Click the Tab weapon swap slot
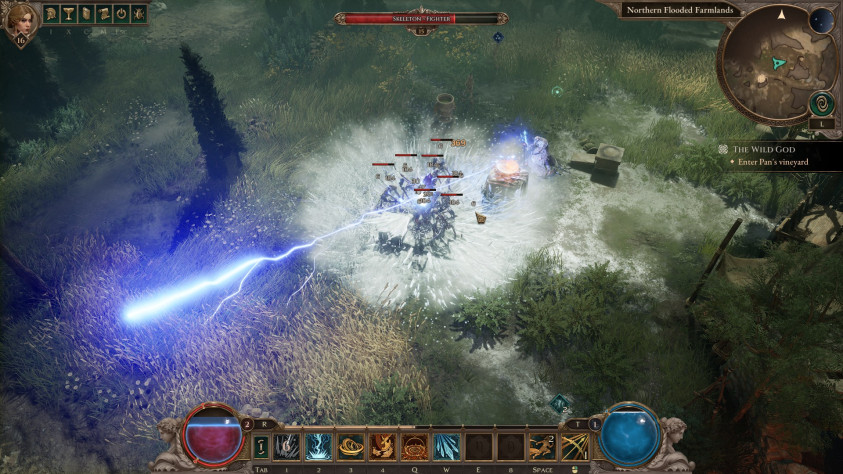 [x=261, y=446]
